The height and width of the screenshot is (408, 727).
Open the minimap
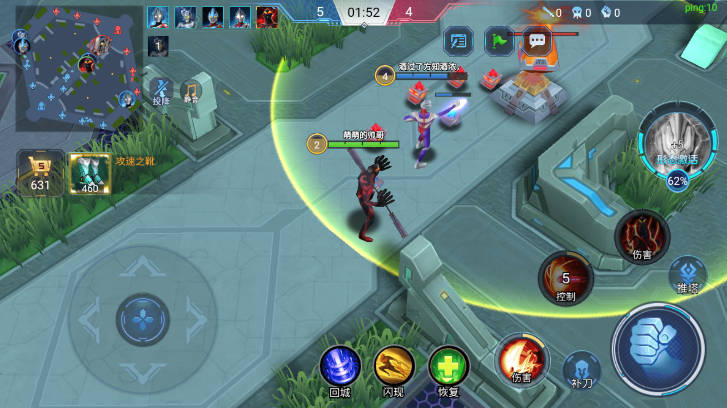77,60
